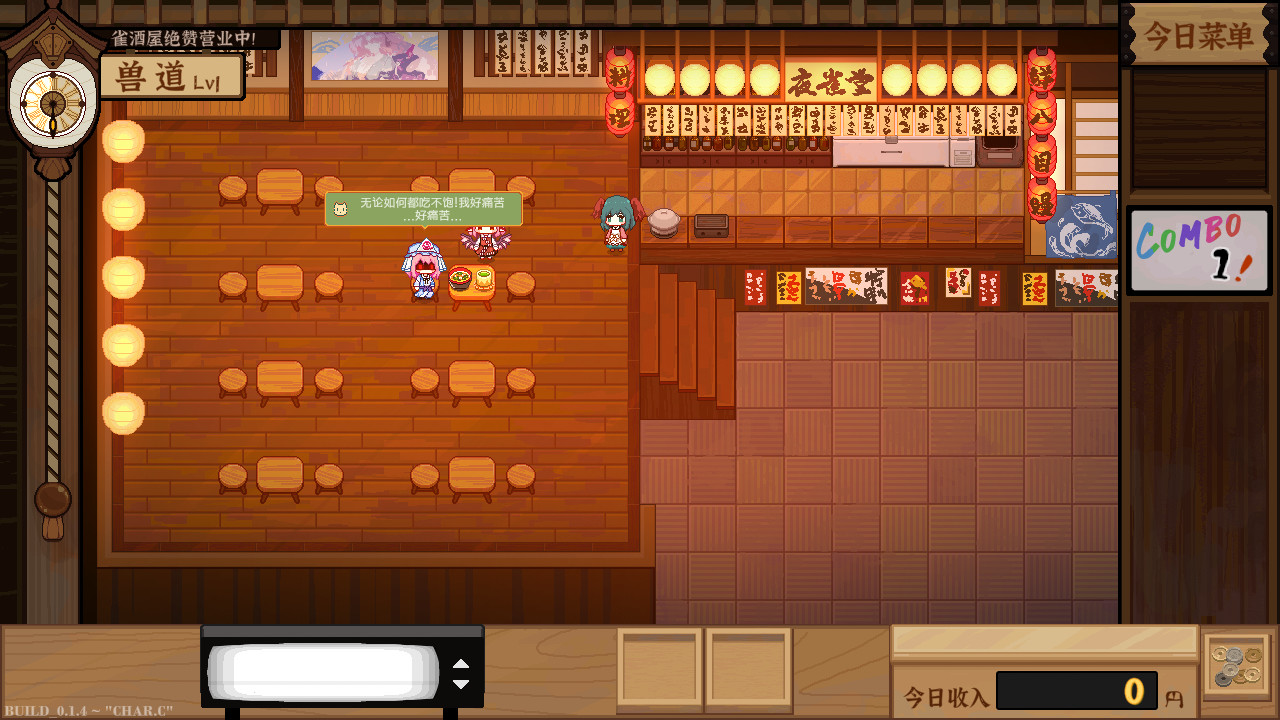Select the first wooden inventory slot

pos(660,668)
